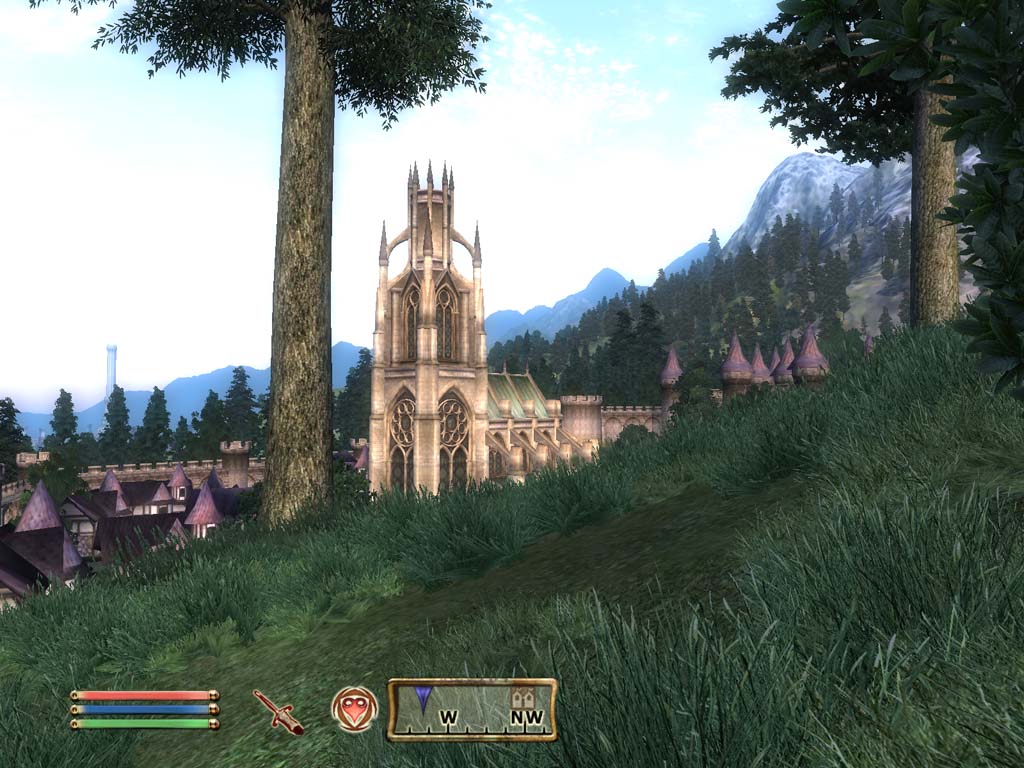Click the compass bar

pyautogui.click(x=472, y=710)
